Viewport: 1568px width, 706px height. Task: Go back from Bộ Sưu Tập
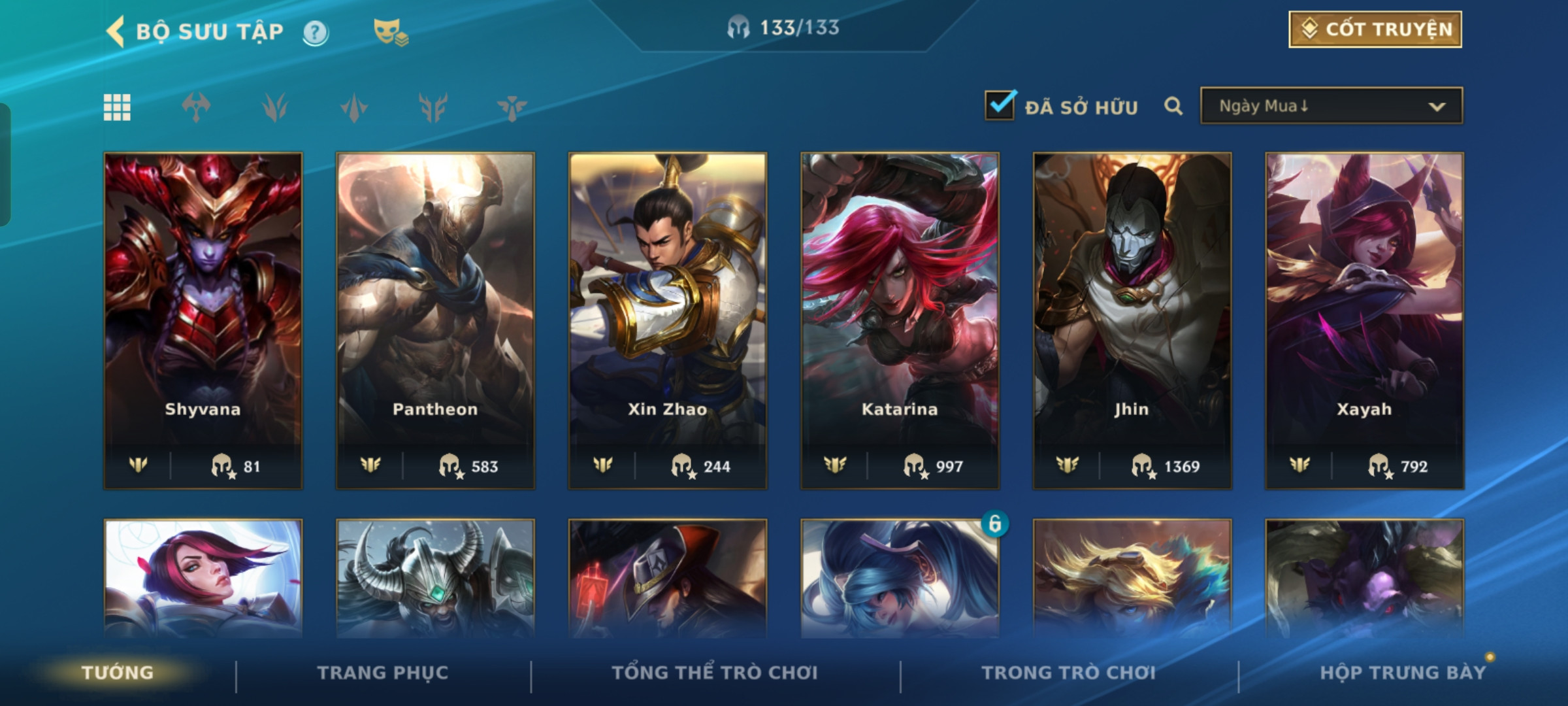(x=116, y=31)
